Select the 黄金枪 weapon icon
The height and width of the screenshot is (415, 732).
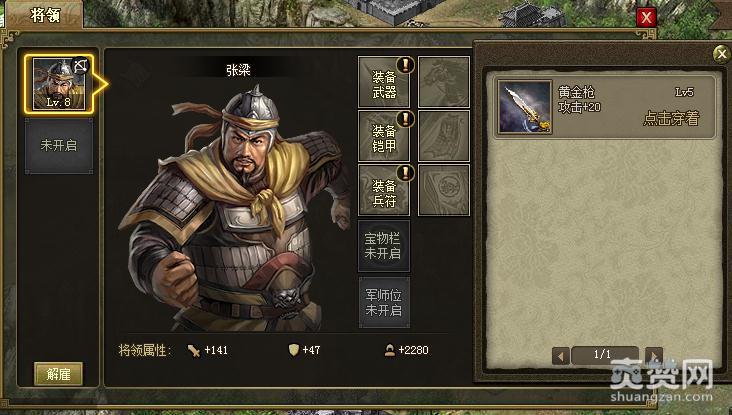[526, 106]
